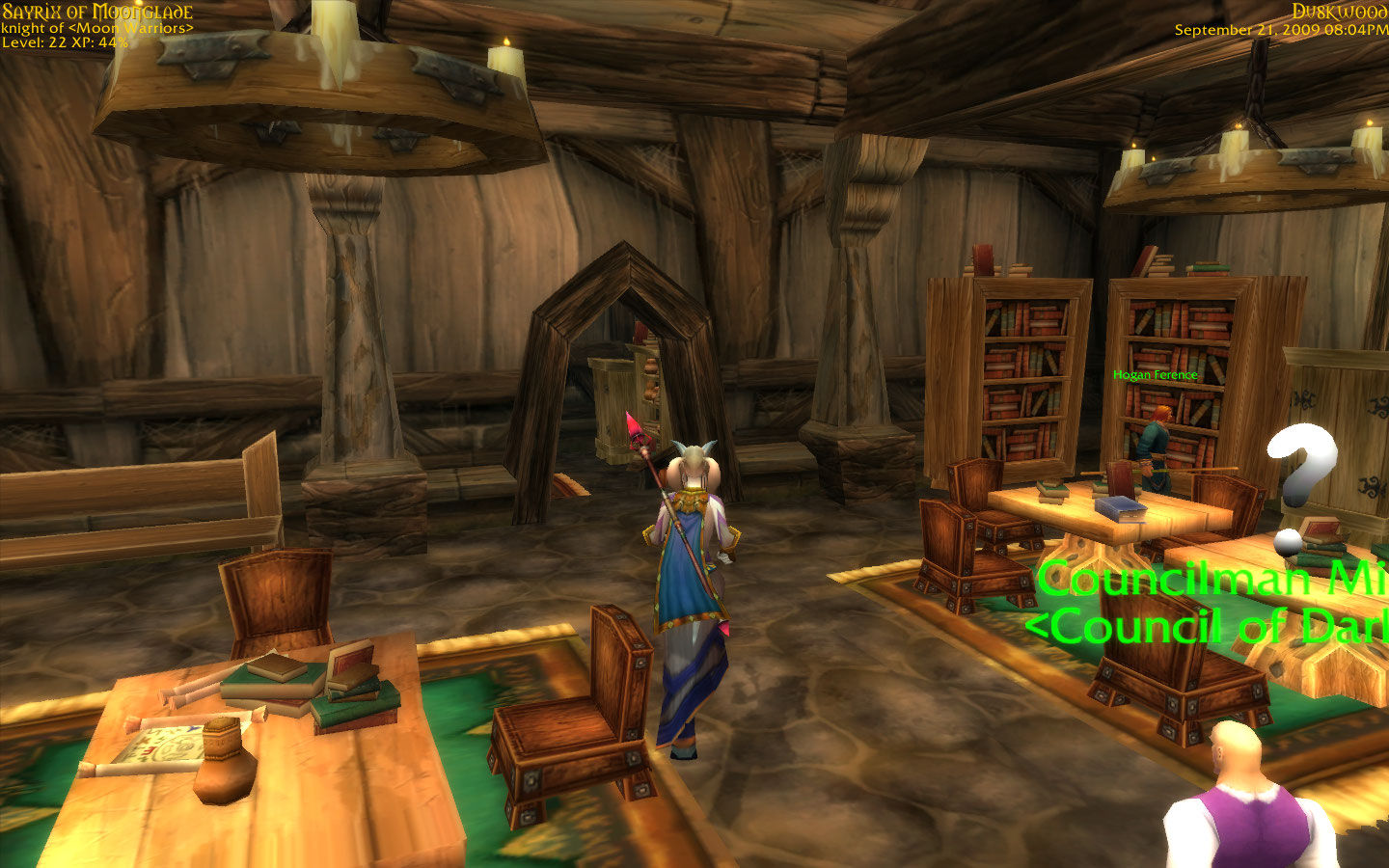This screenshot has width=1389, height=868.
Task: Select the Hogan Ference name label
Action: 1155,375
